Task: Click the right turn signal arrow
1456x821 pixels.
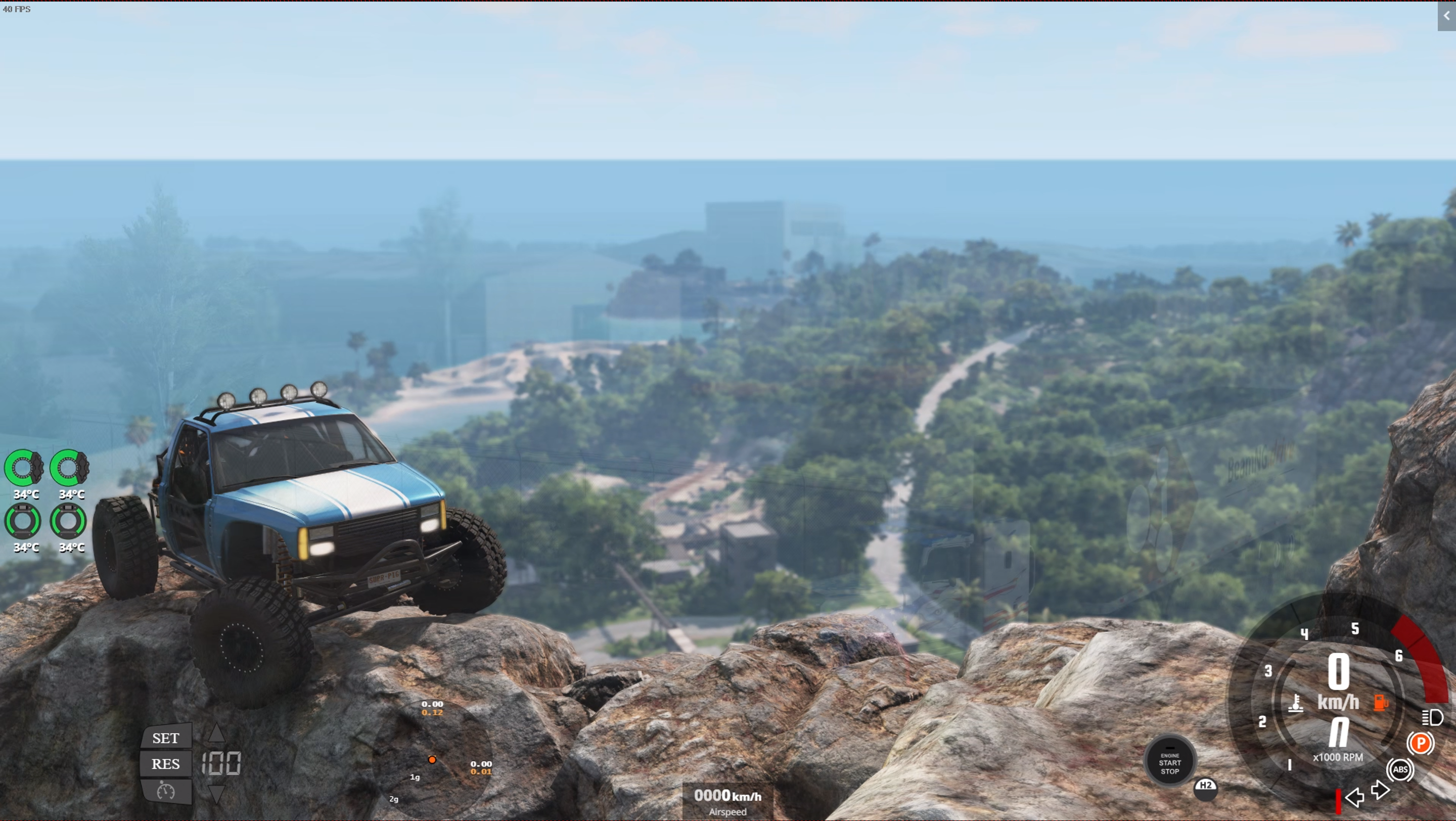Action: [1381, 789]
